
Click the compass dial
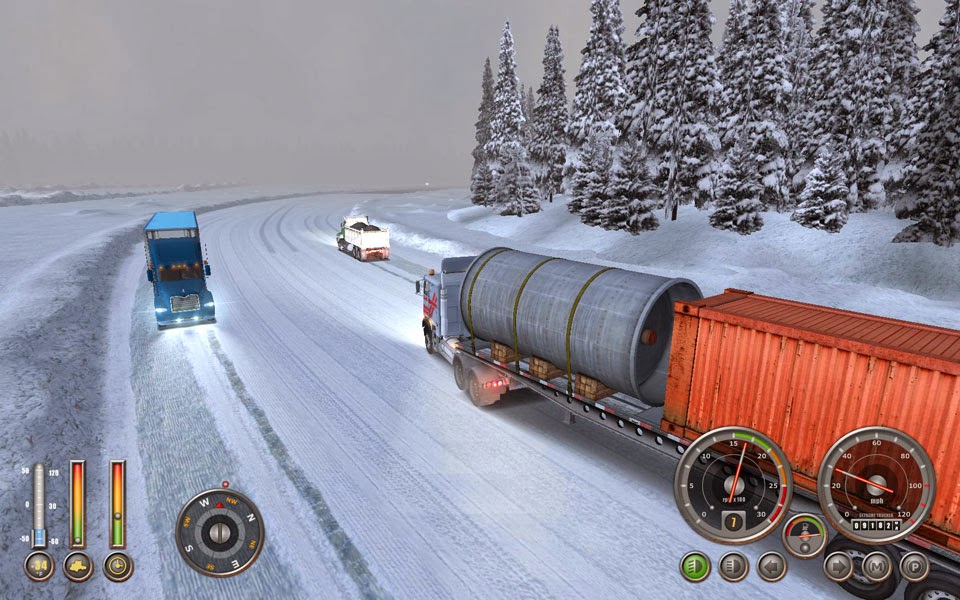point(219,532)
